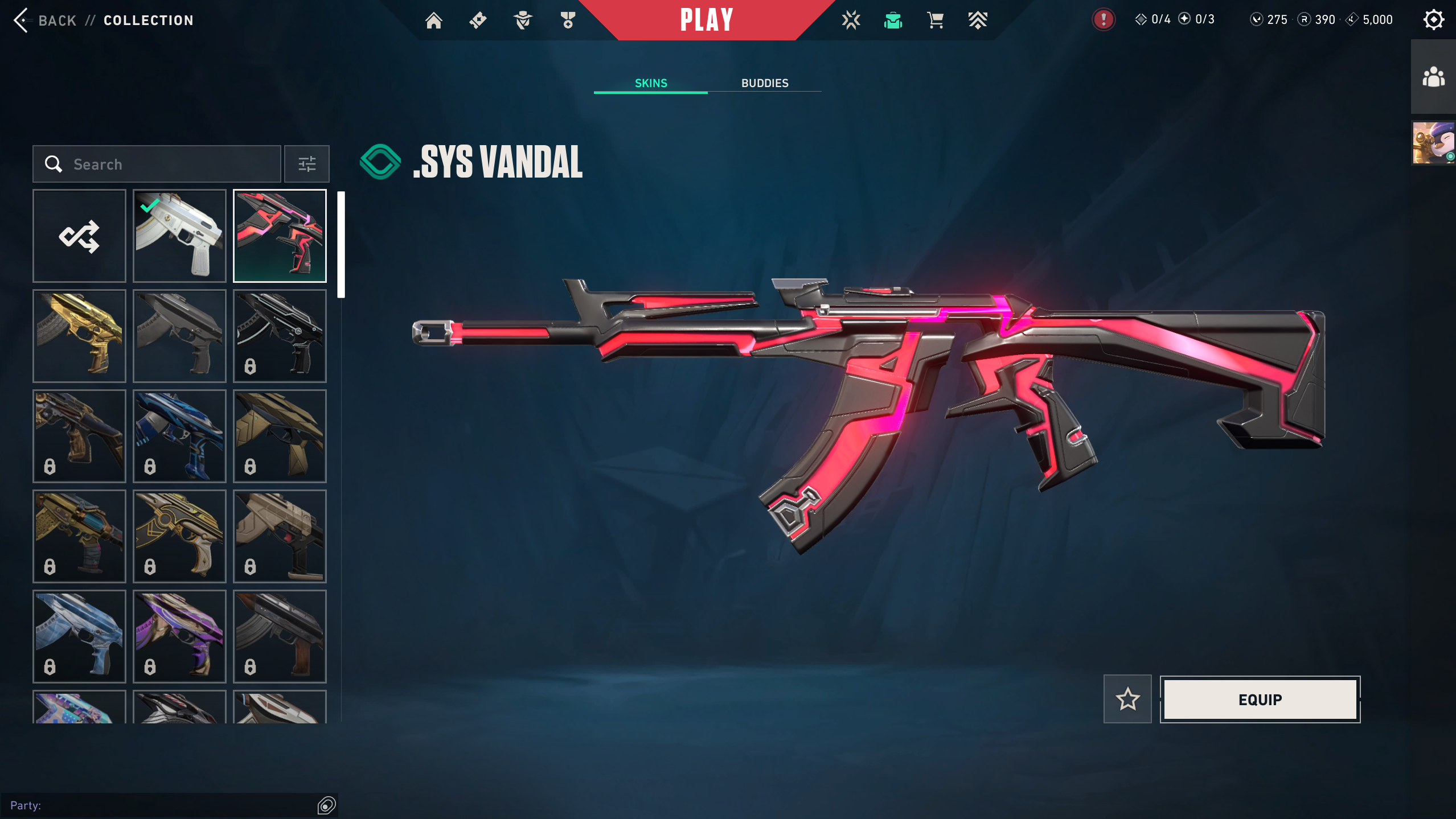Open the store shopping cart
1456x819 pixels.
(935, 20)
